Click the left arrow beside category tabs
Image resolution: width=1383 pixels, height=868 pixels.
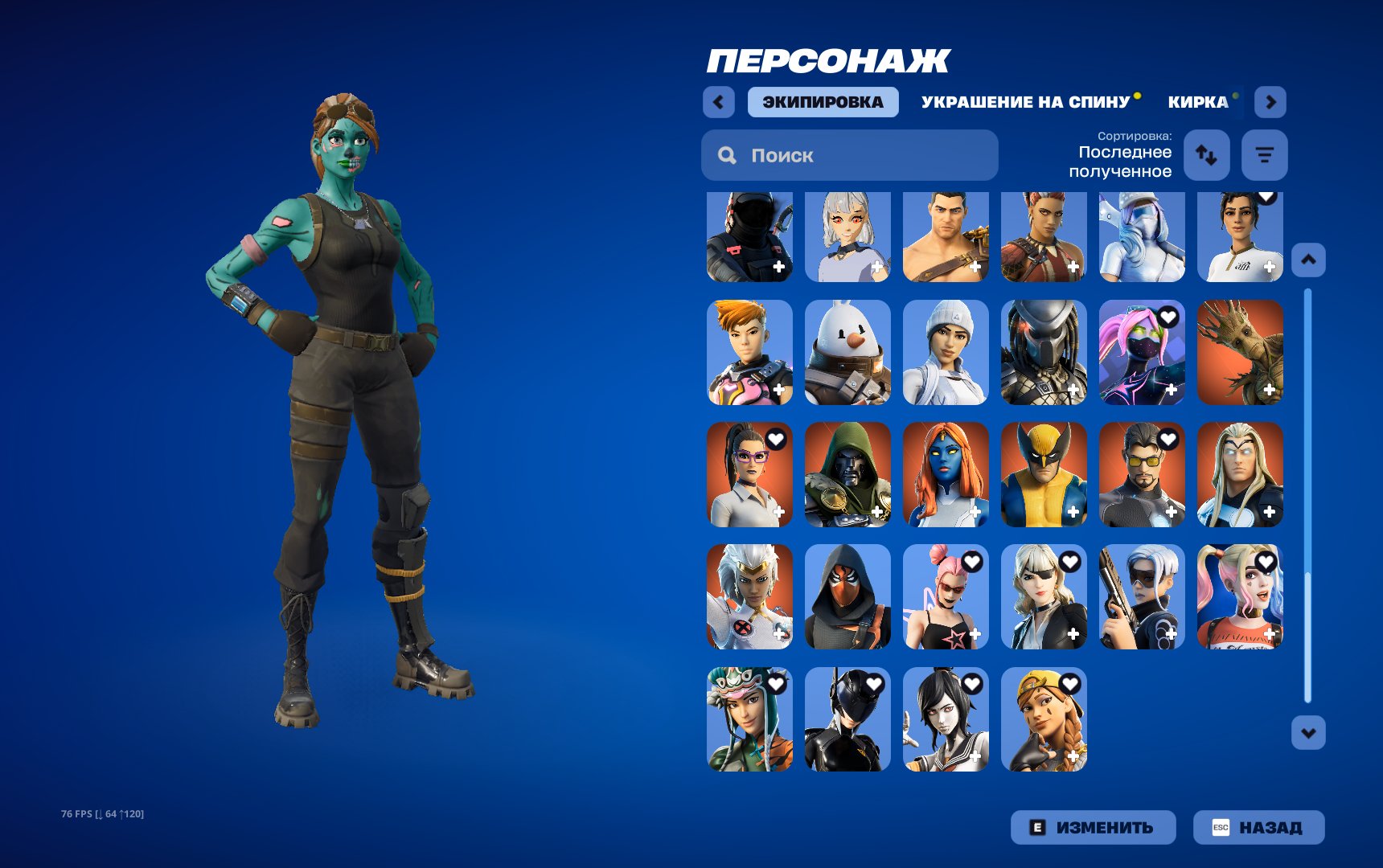(x=718, y=102)
